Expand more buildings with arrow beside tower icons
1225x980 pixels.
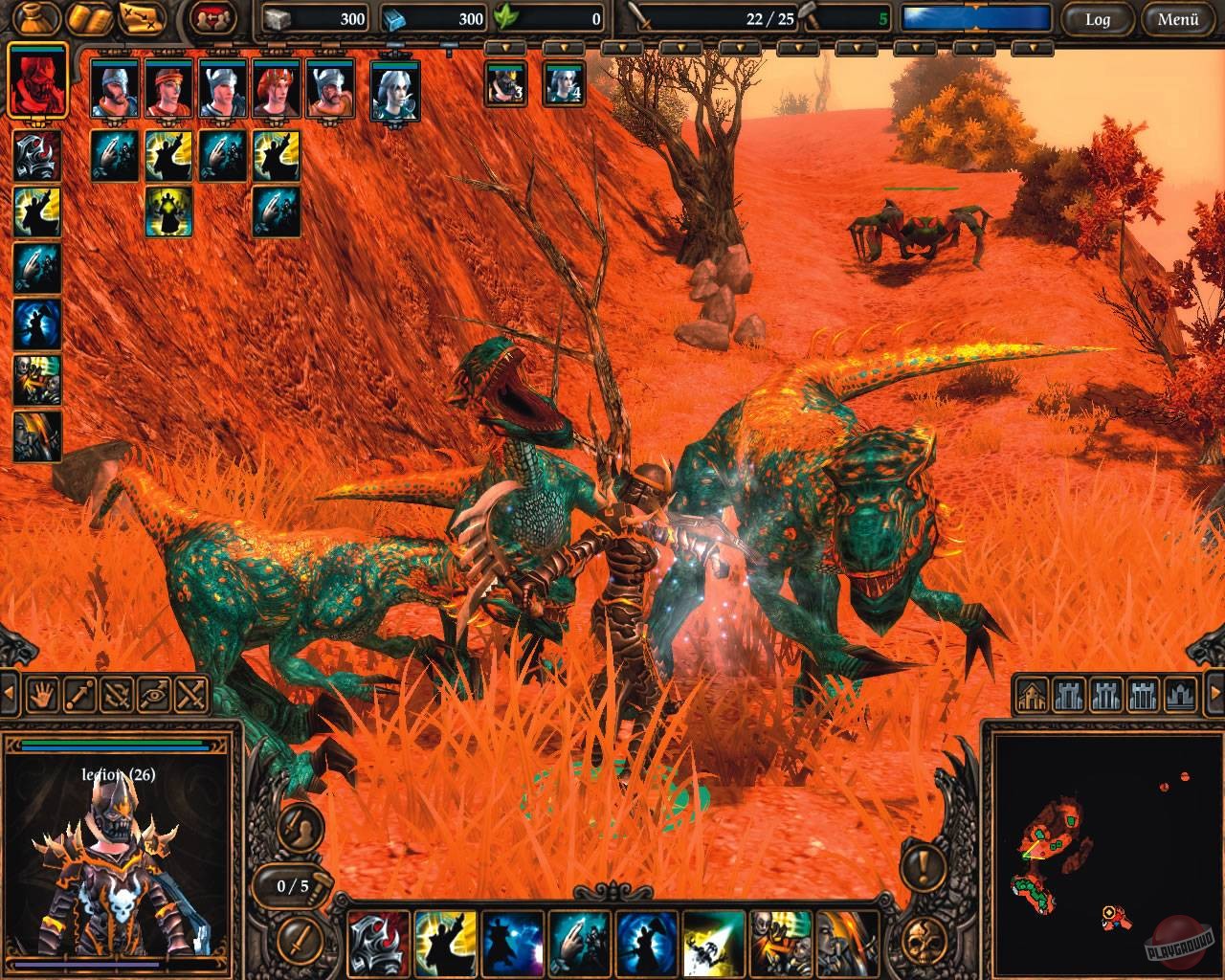(1215, 694)
